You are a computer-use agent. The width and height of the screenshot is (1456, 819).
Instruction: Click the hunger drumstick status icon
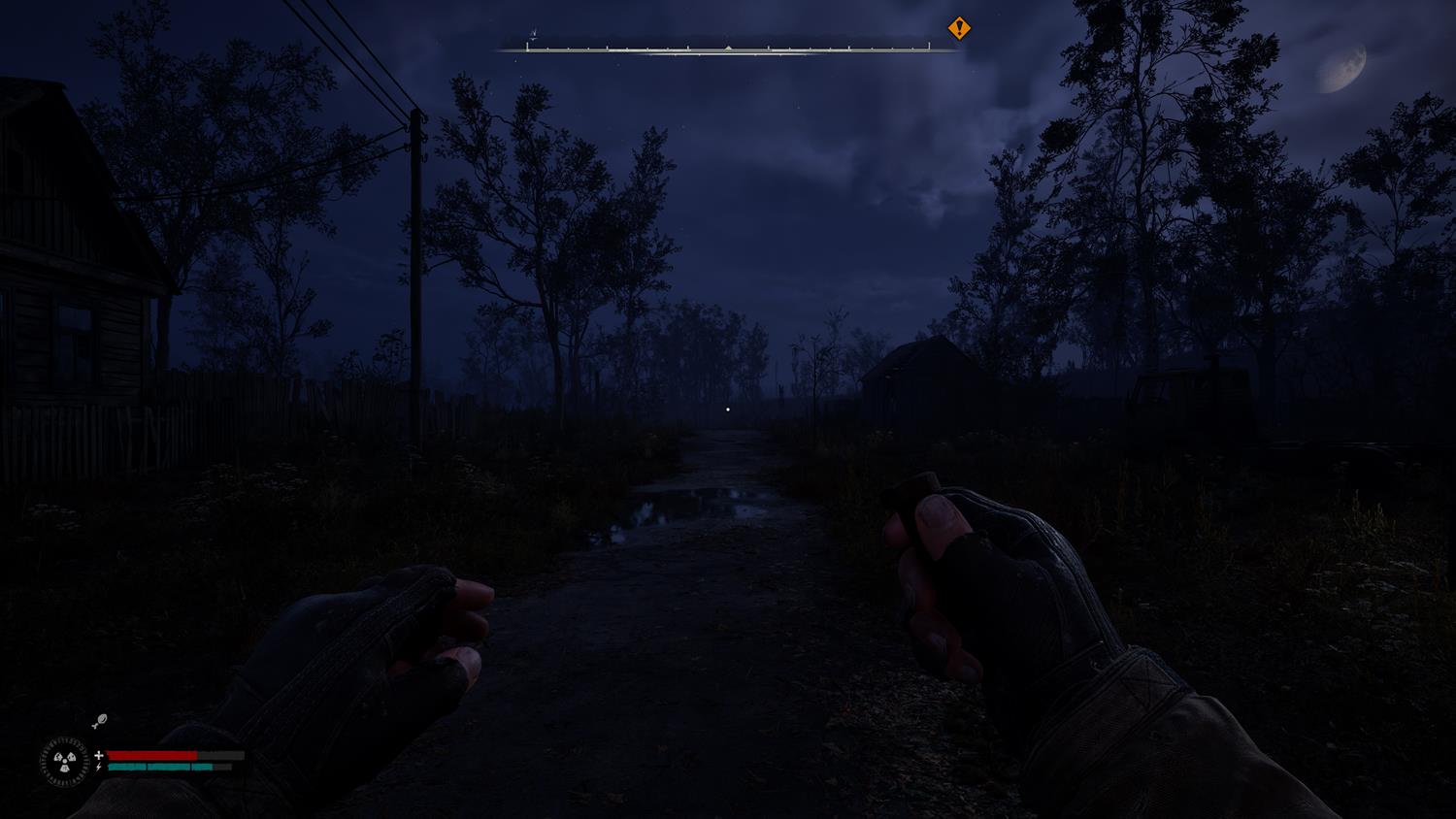[98, 721]
